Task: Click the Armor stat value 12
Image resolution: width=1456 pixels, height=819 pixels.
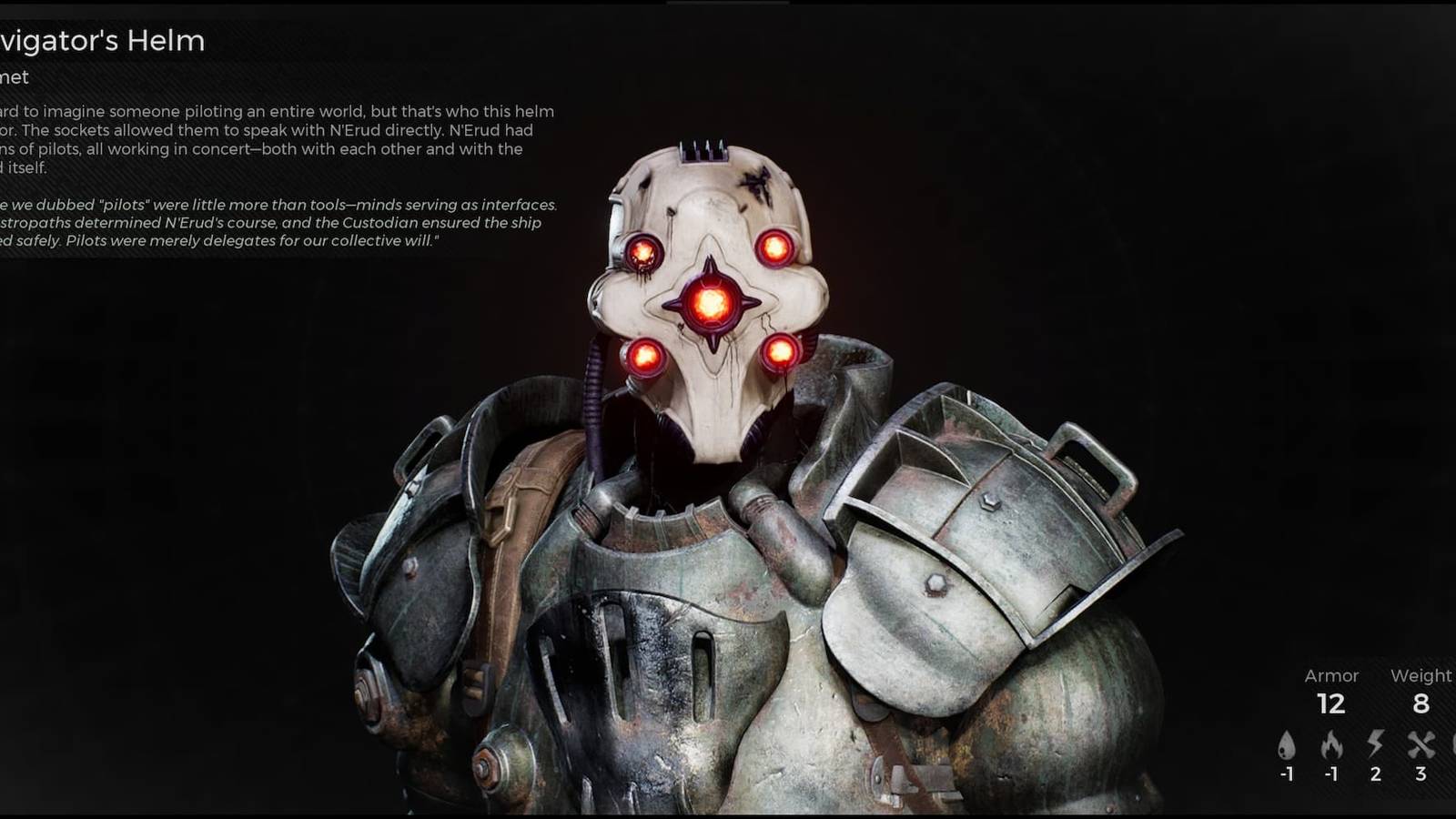Action: [x=1332, y=704]
